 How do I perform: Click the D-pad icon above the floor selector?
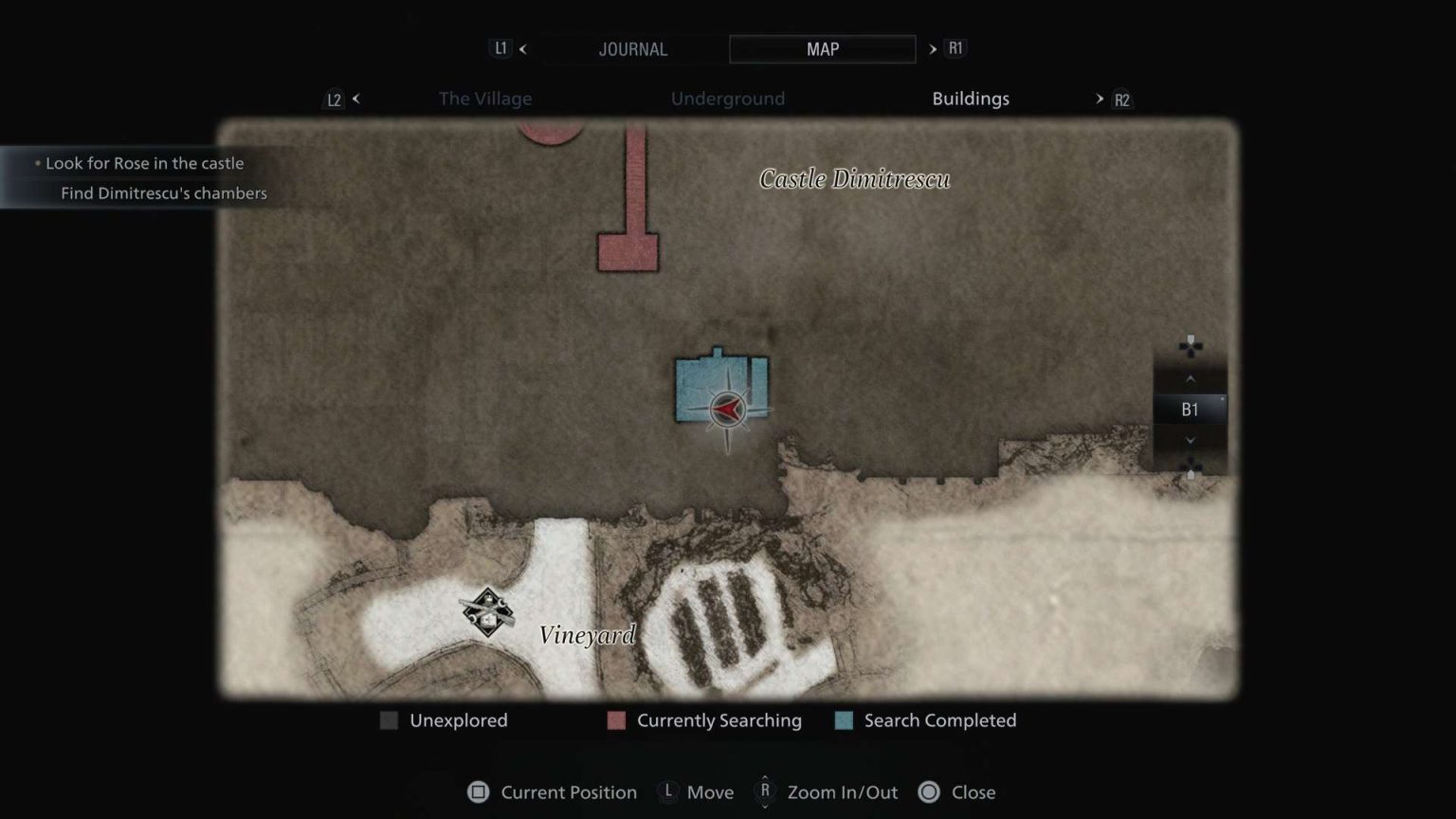1191,345
